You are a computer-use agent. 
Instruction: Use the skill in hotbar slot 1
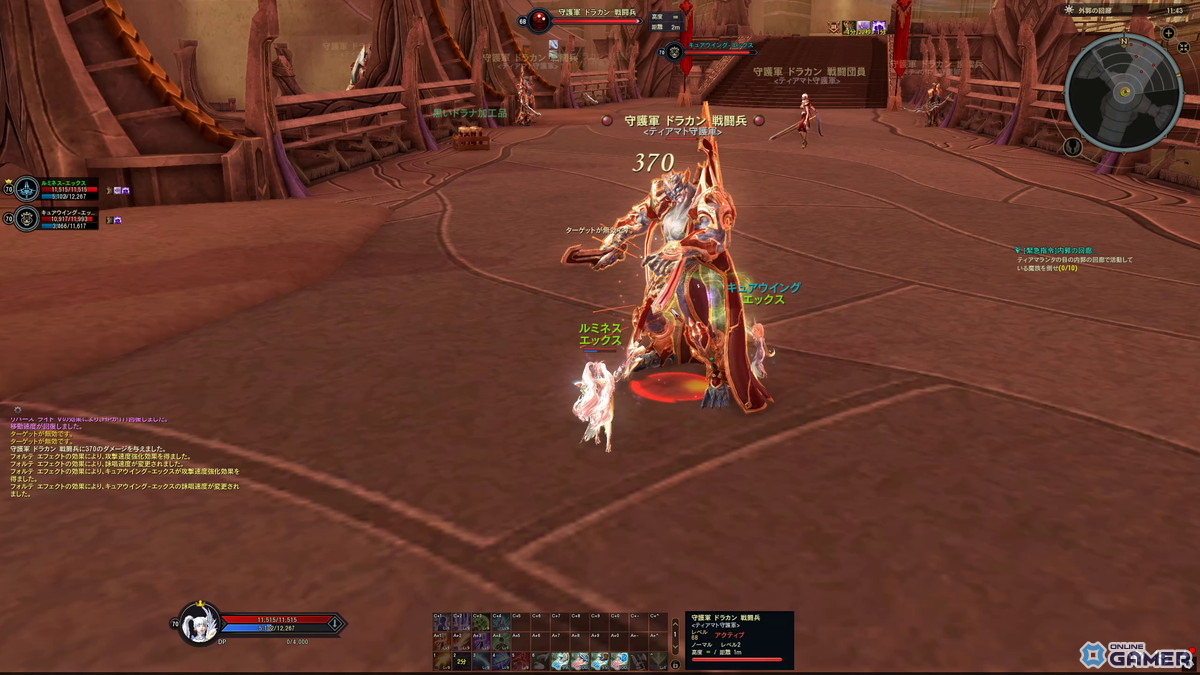pyautogui.click(x=442, y=661)
